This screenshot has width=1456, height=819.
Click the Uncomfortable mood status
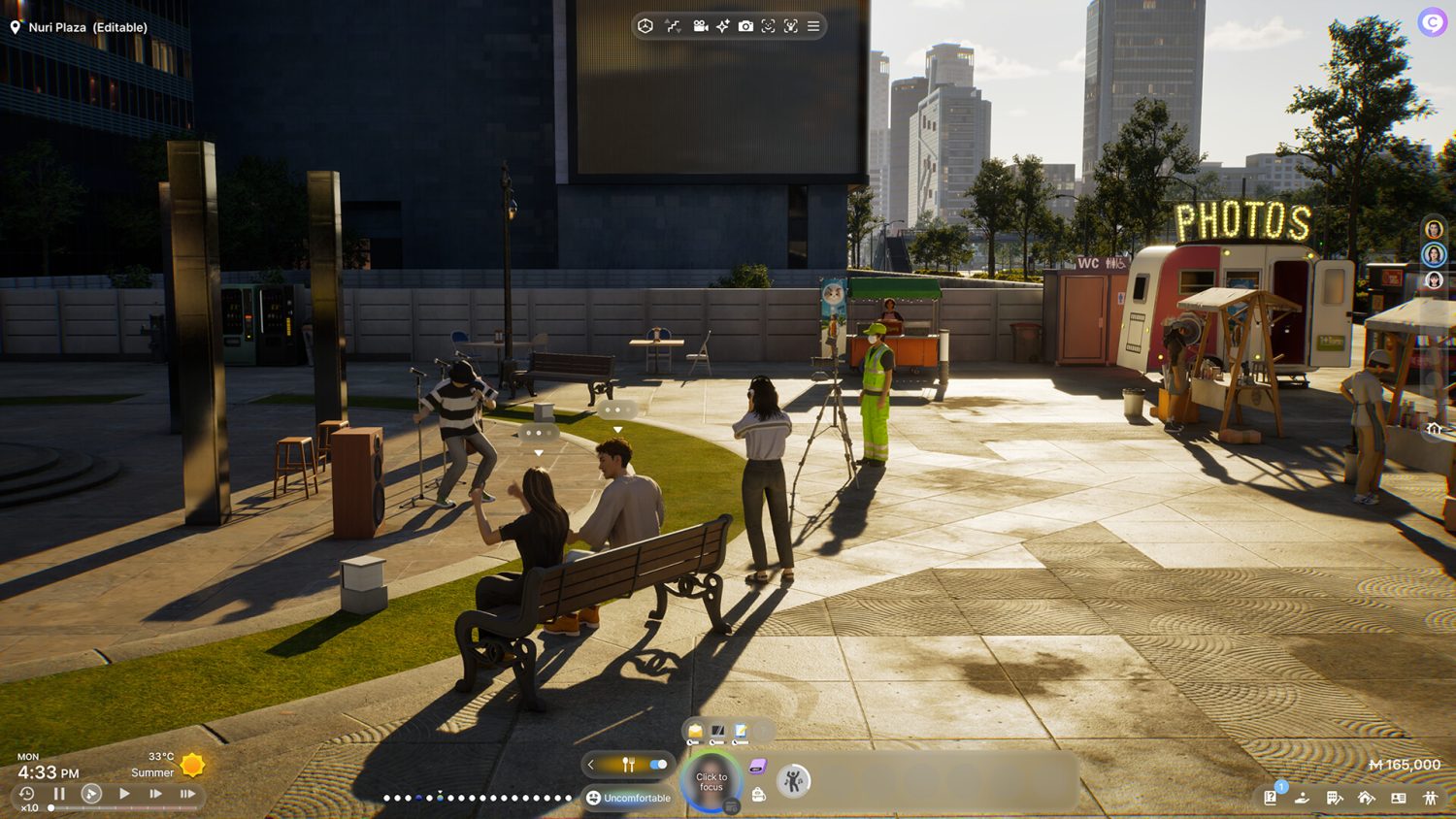pos(629,798)
